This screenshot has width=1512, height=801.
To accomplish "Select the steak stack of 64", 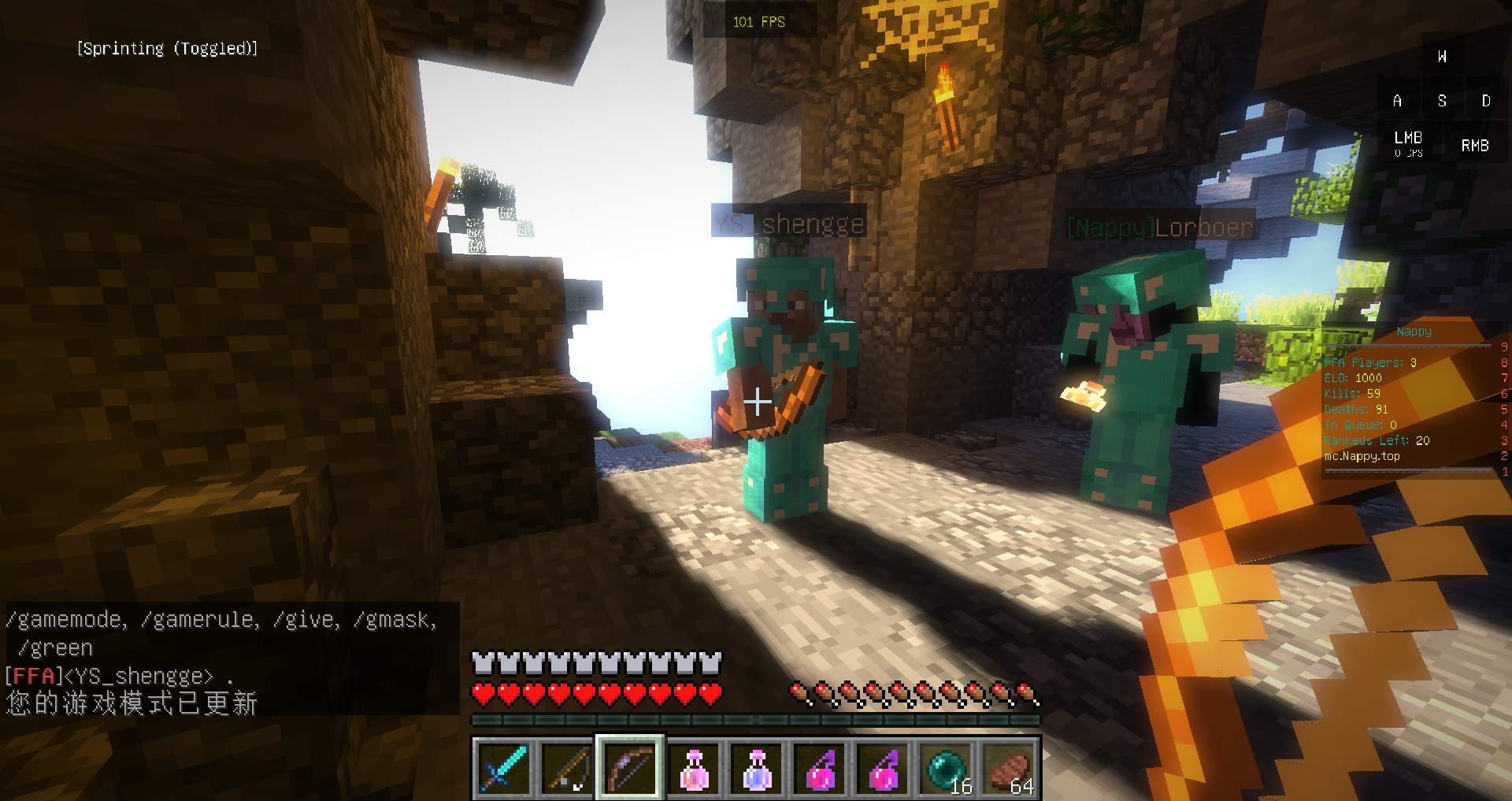I will tap(1010, 768).
